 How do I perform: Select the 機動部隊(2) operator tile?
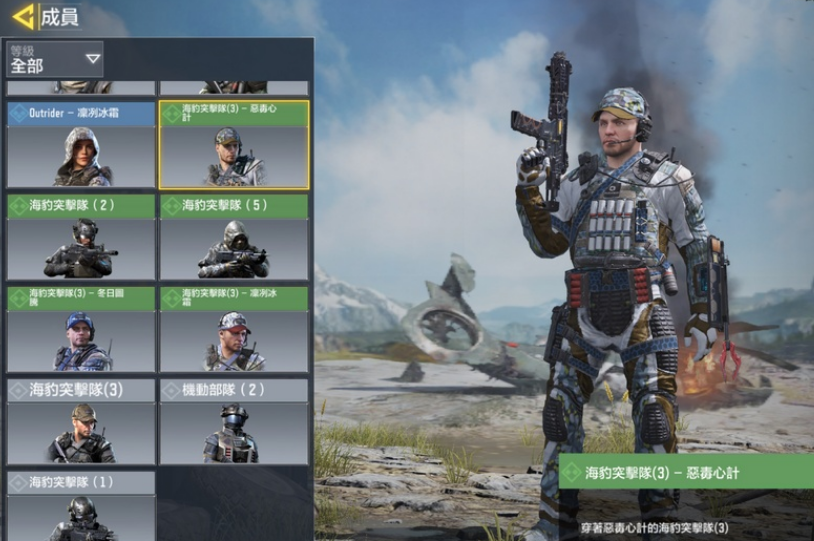[x=234, y=421]
